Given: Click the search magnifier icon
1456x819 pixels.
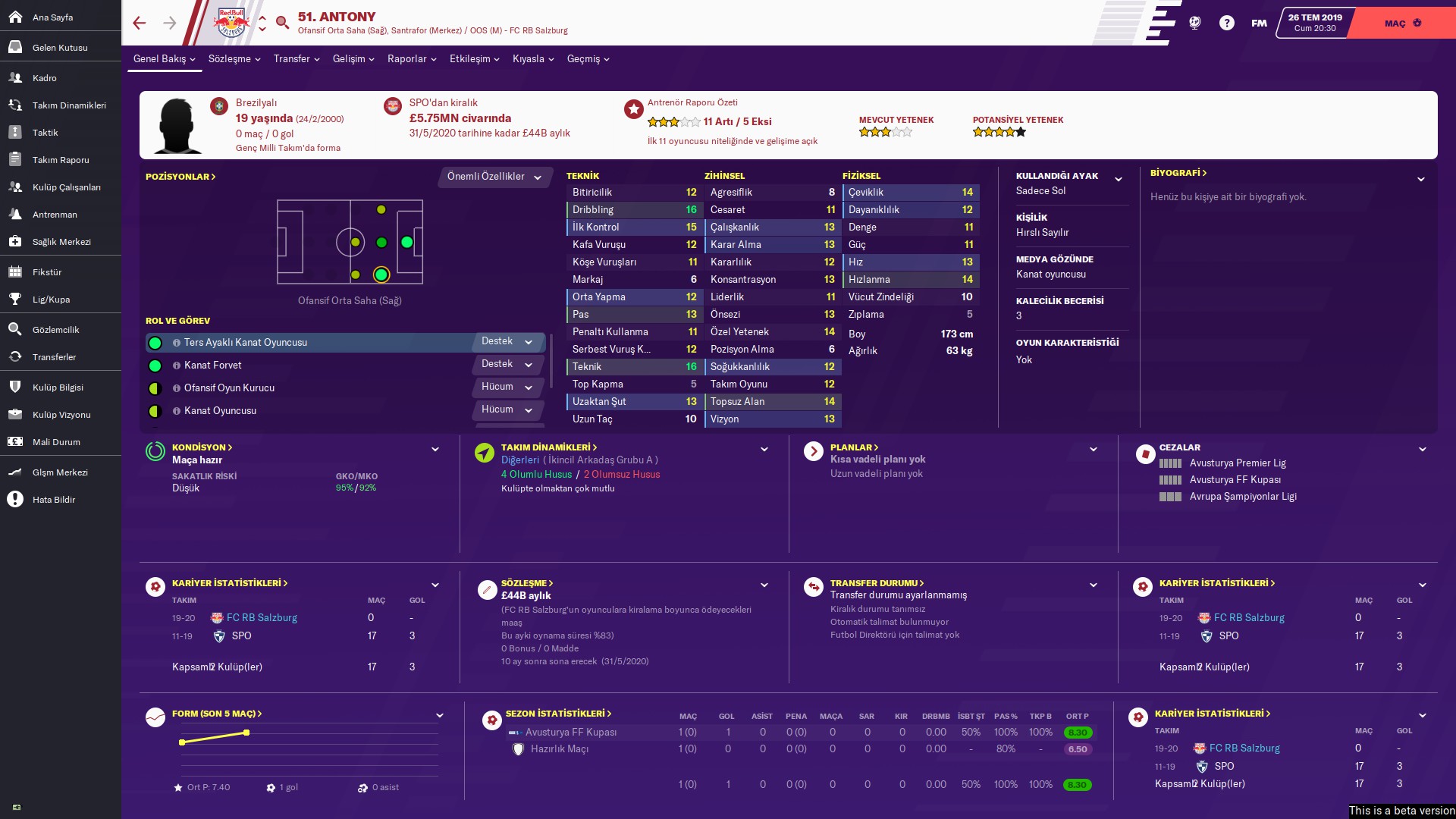Looking at the screenshot, I should pyautogui.click(x=283, y=23).
